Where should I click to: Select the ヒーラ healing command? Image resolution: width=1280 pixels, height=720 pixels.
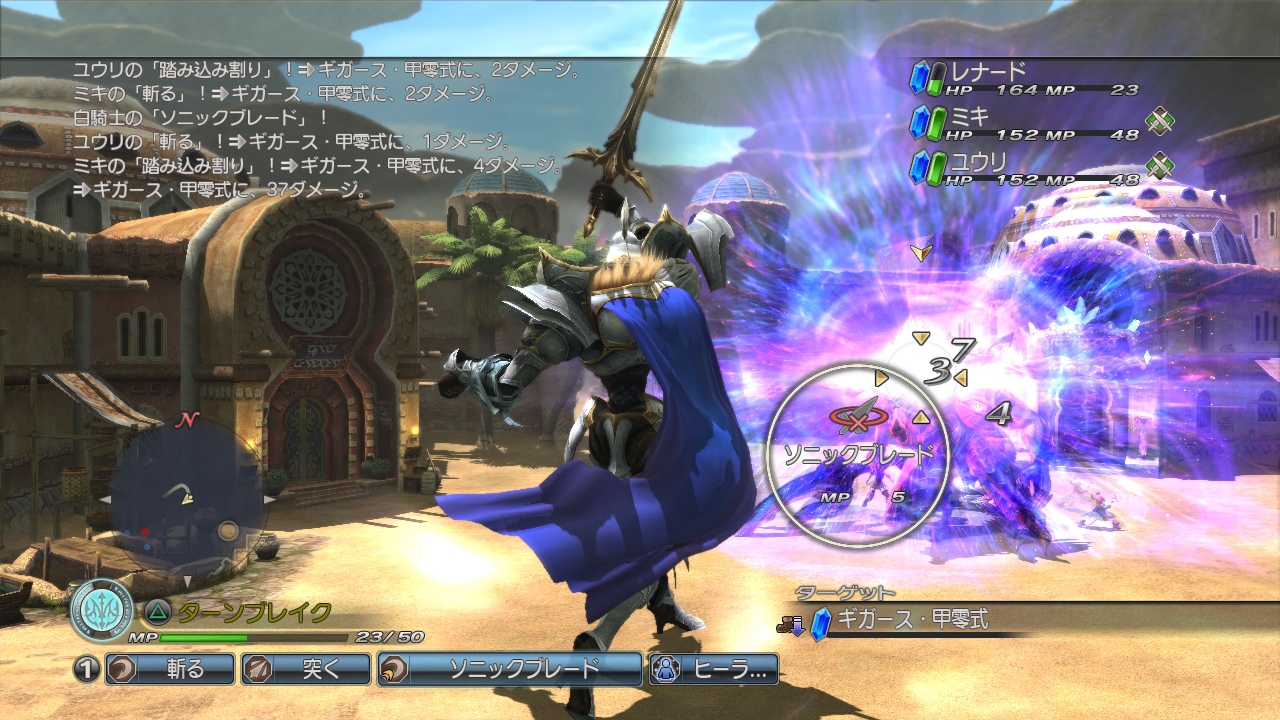point(713,669)
